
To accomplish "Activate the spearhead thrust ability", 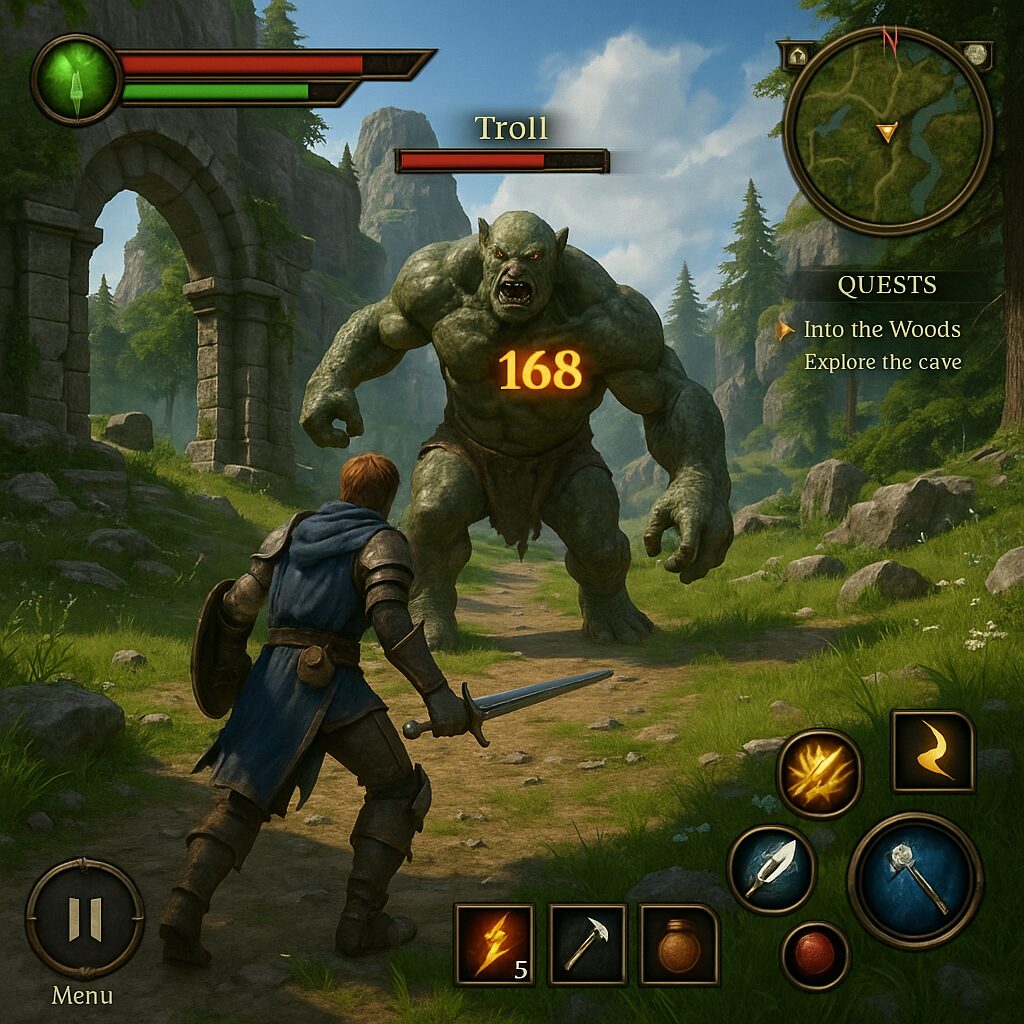I will tap(771, 869).
